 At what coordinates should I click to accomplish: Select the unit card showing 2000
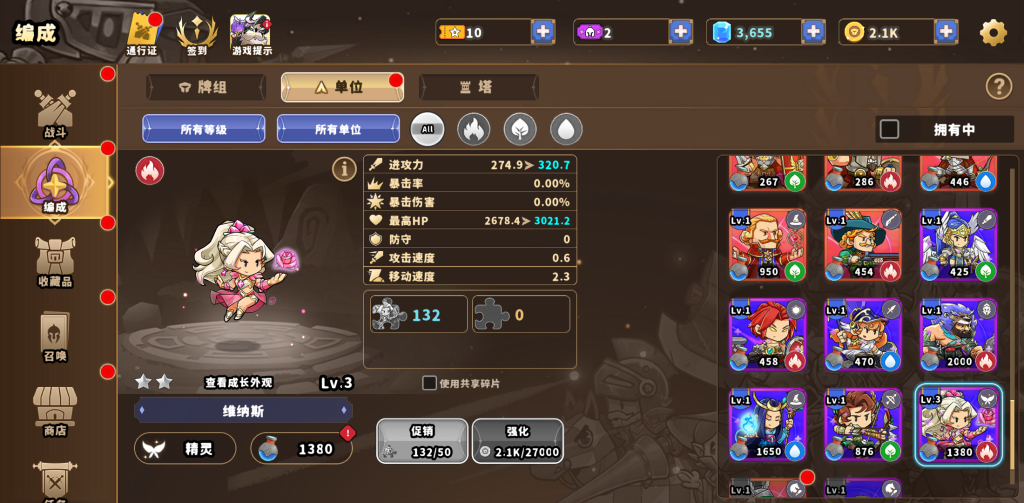click(x=958, y=335)
